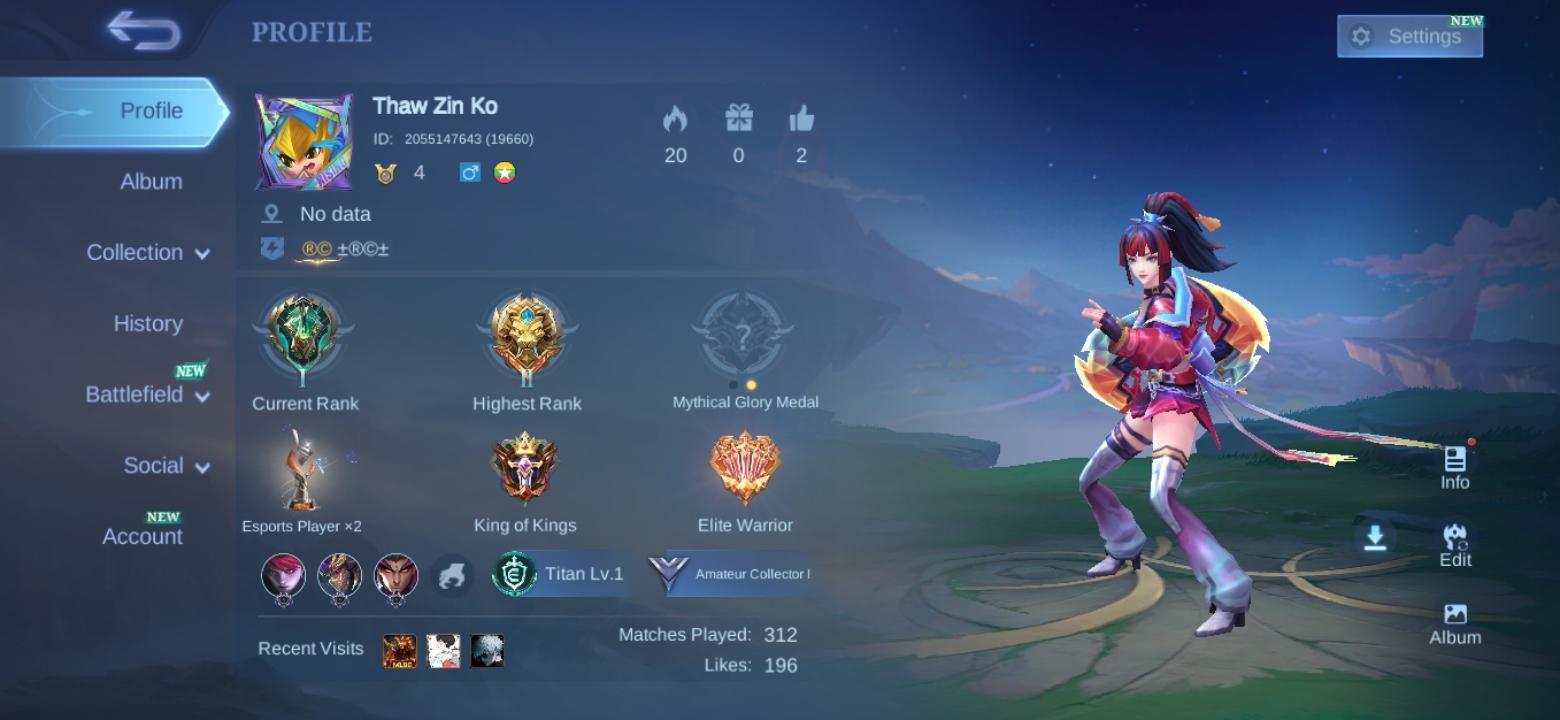This screenshot has width=1560, height=720.
Task: Inspect the Mythical Glory Medal slot
Action: pyautogui.click(x=744, y=335)
